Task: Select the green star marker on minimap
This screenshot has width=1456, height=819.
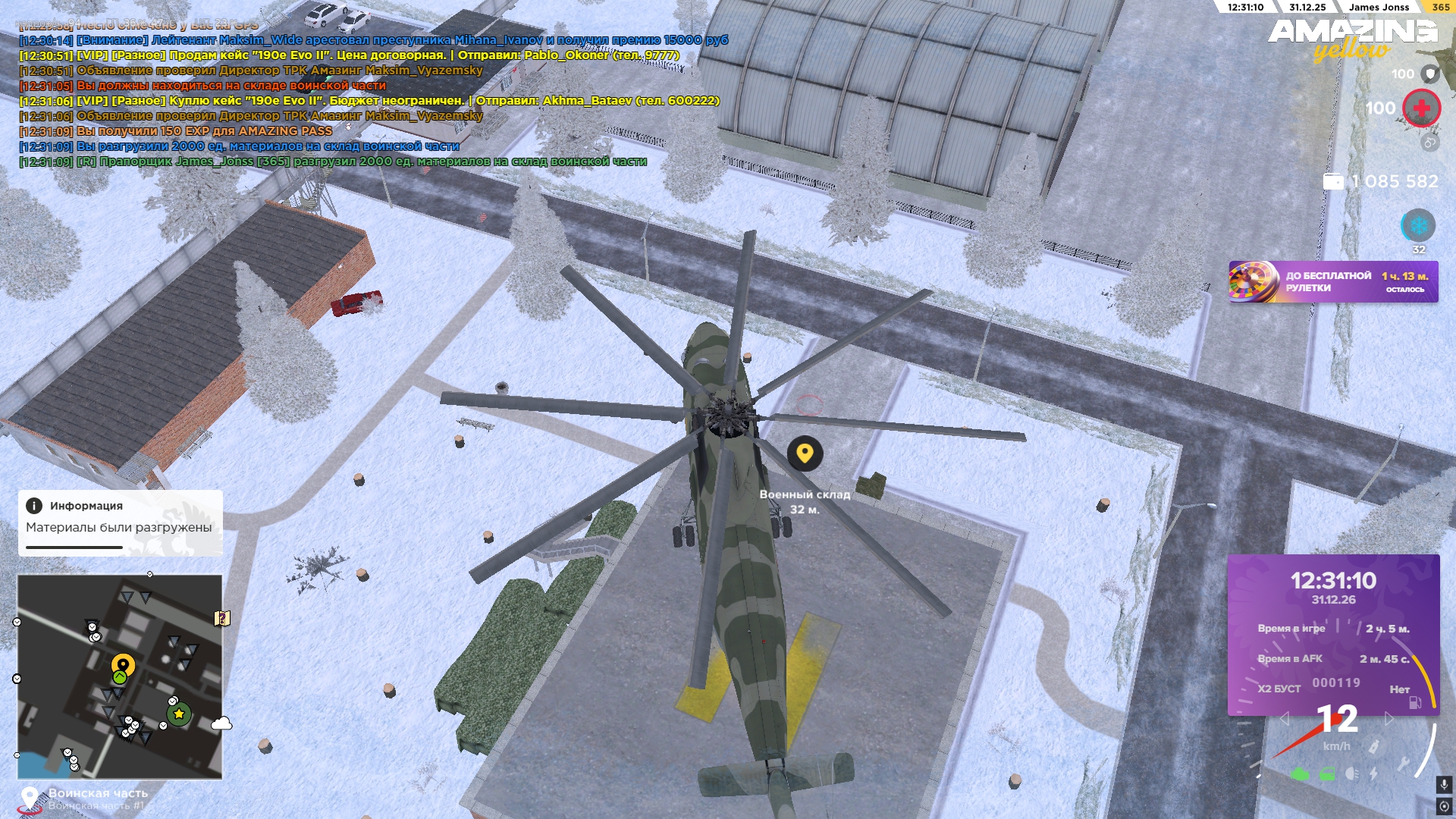Action: pos(179,714)
